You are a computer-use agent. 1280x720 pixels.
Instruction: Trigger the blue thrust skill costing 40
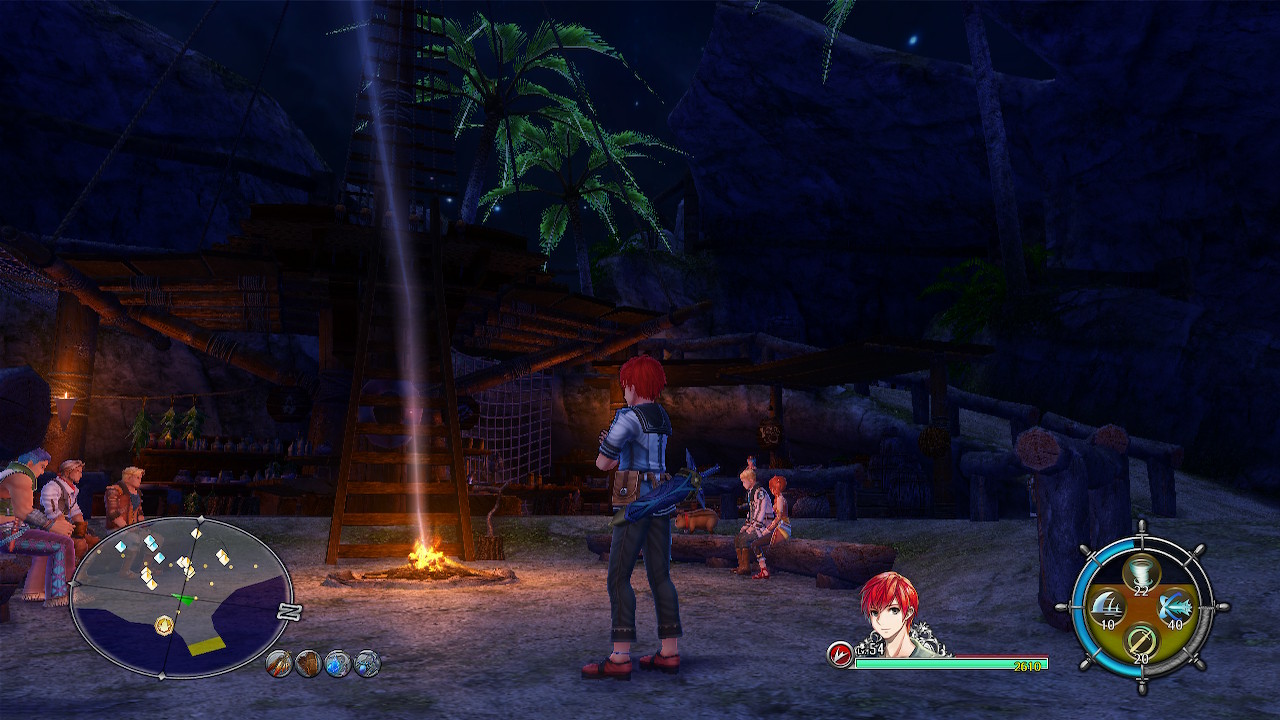(1176, 607)
